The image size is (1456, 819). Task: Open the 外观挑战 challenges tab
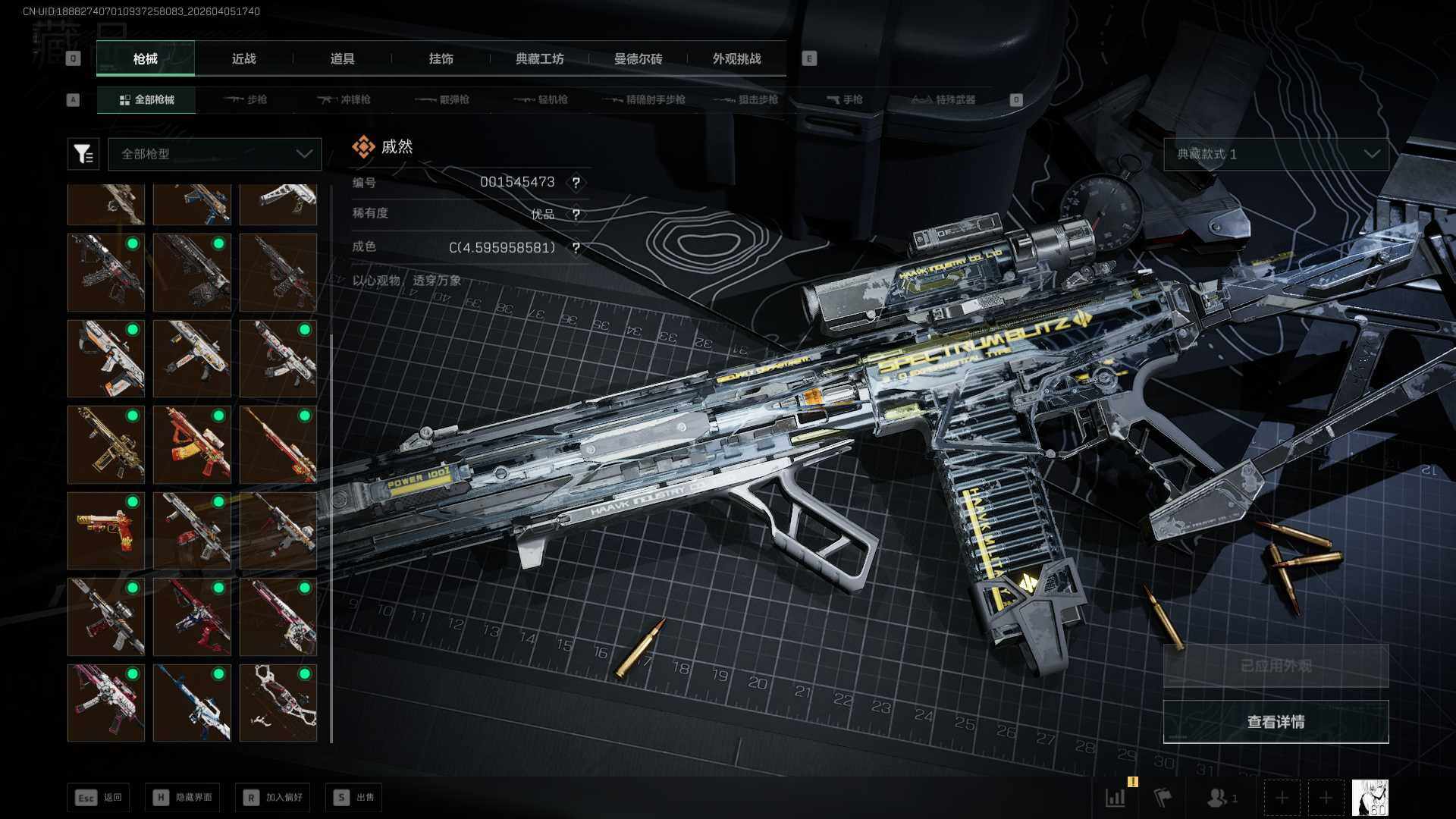pos(736,58)
